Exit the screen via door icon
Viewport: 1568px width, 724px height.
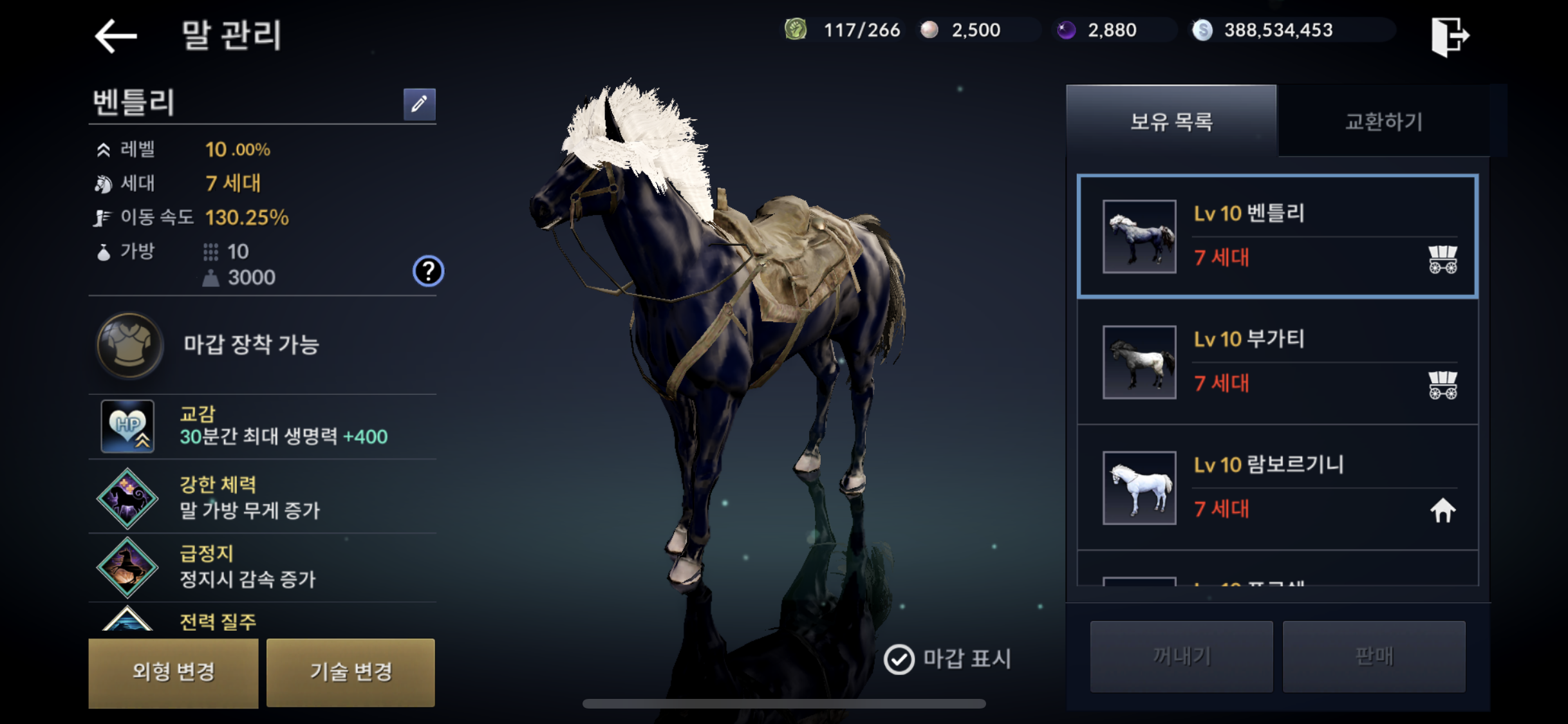1450,36
